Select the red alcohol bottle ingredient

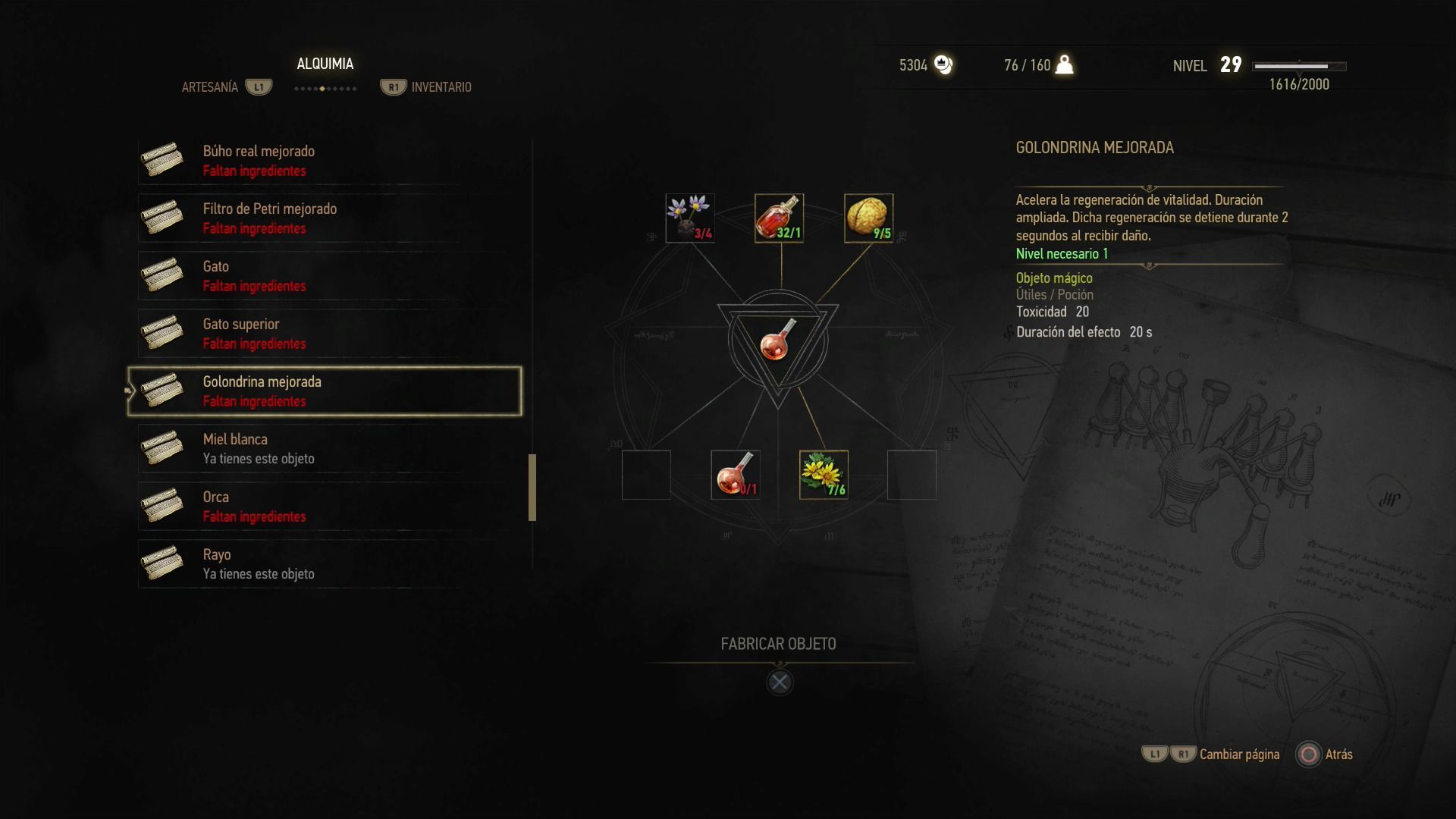[779, 218]
